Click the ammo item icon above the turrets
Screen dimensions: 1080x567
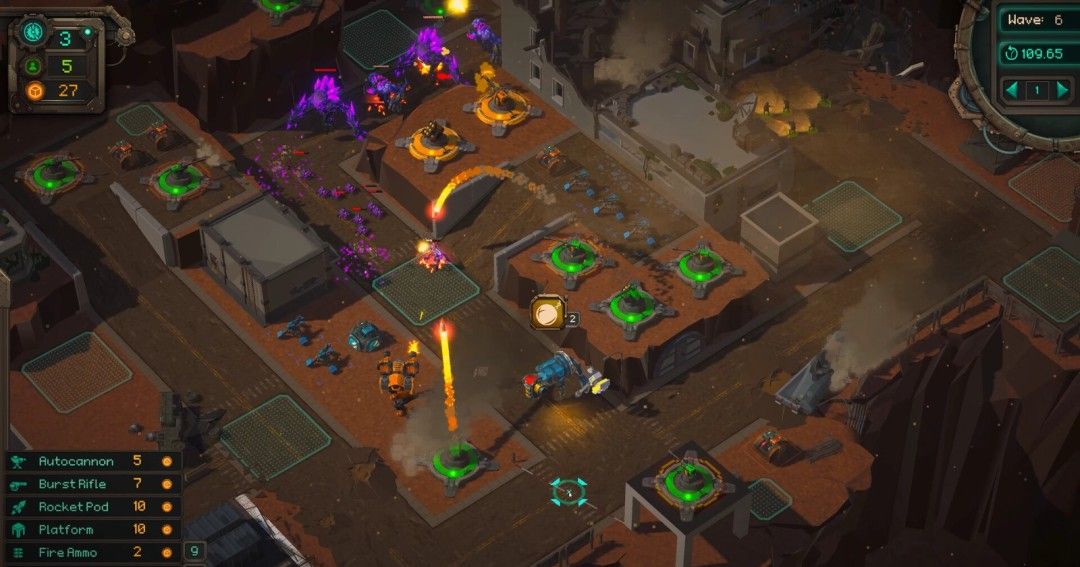coord(547,311)
